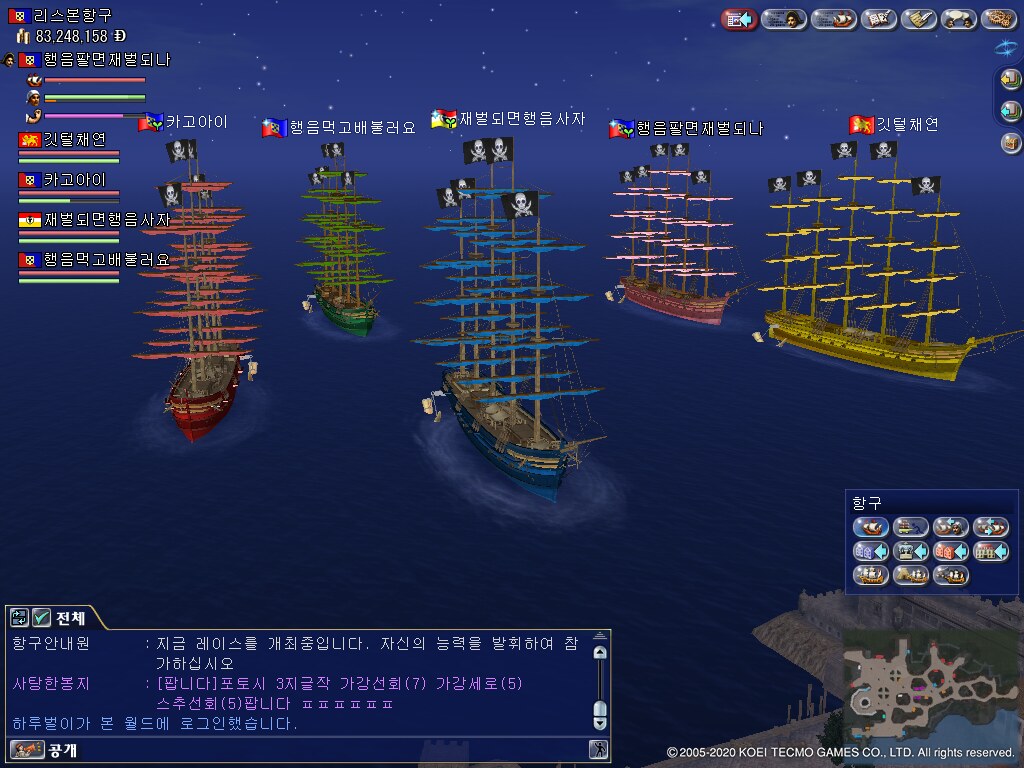This screenshot has height=768, width=1024.
Task: Select party member 깃털채연 in fleet list
Action: coord(74,140)
